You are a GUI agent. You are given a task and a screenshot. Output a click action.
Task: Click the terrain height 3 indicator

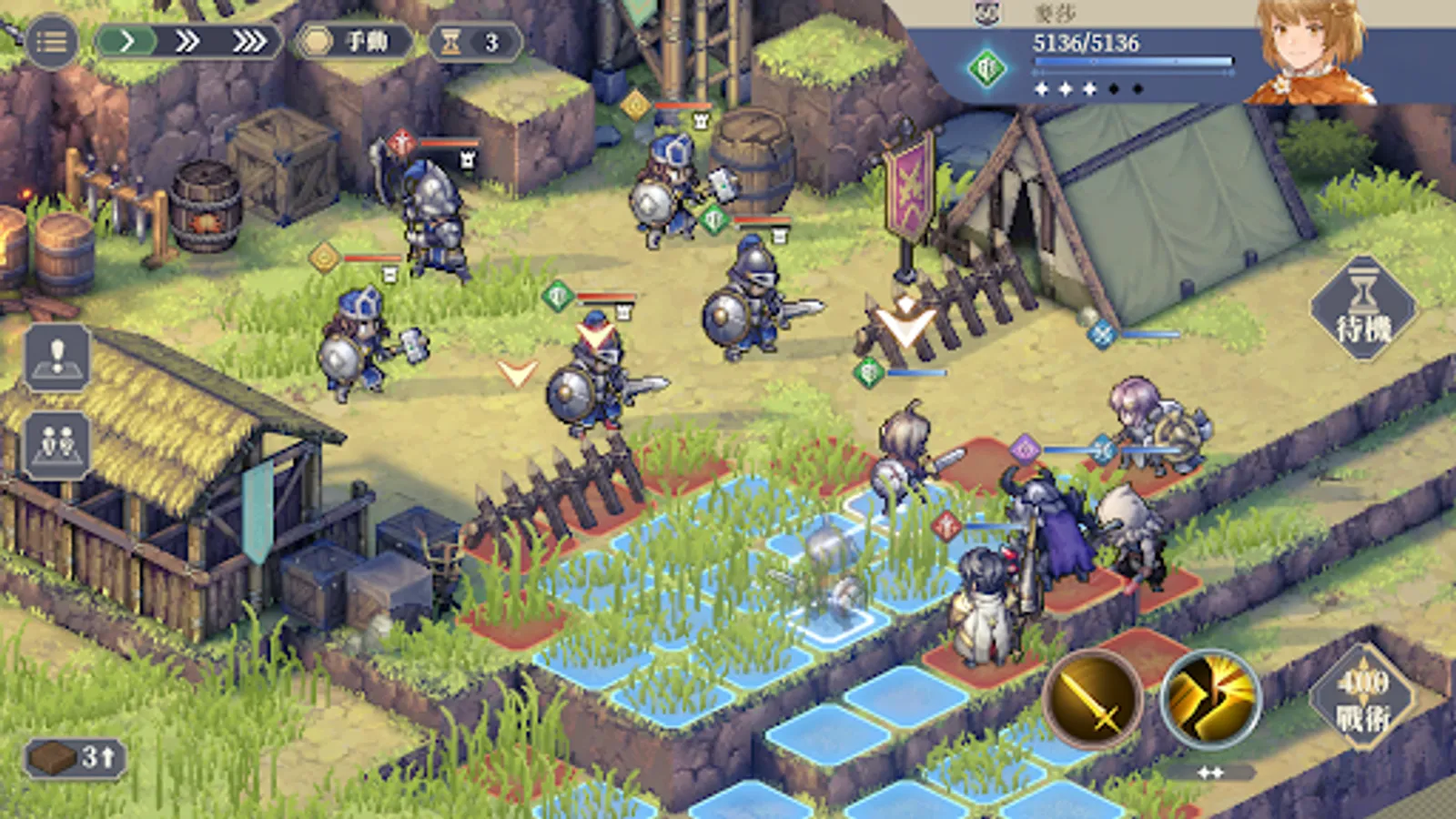(75, 757)
